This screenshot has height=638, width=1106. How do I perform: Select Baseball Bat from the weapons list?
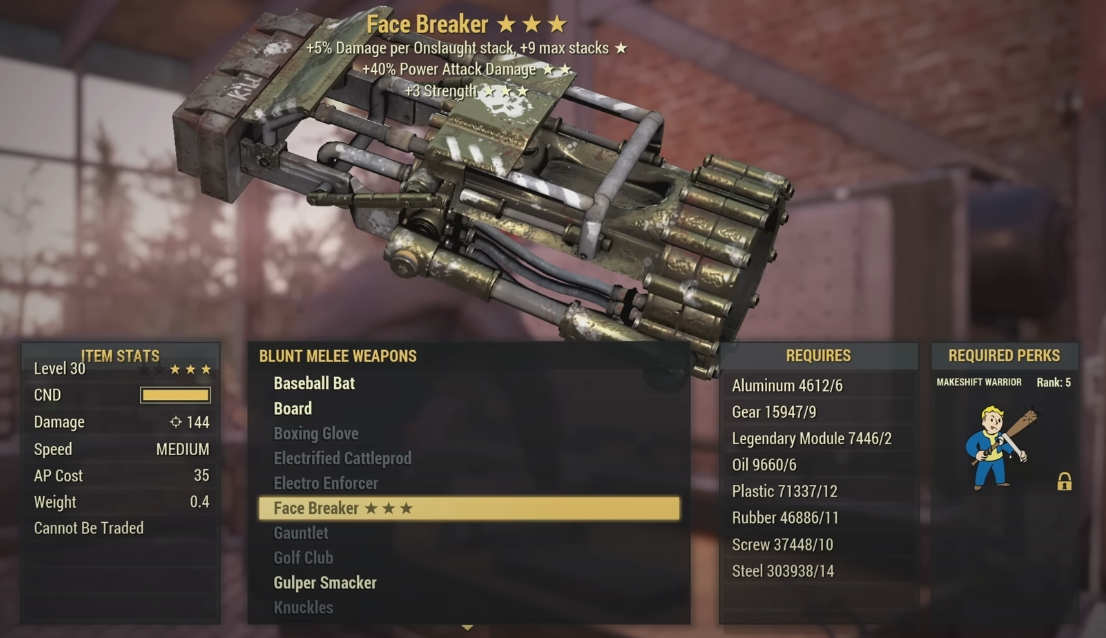point(314,383)
